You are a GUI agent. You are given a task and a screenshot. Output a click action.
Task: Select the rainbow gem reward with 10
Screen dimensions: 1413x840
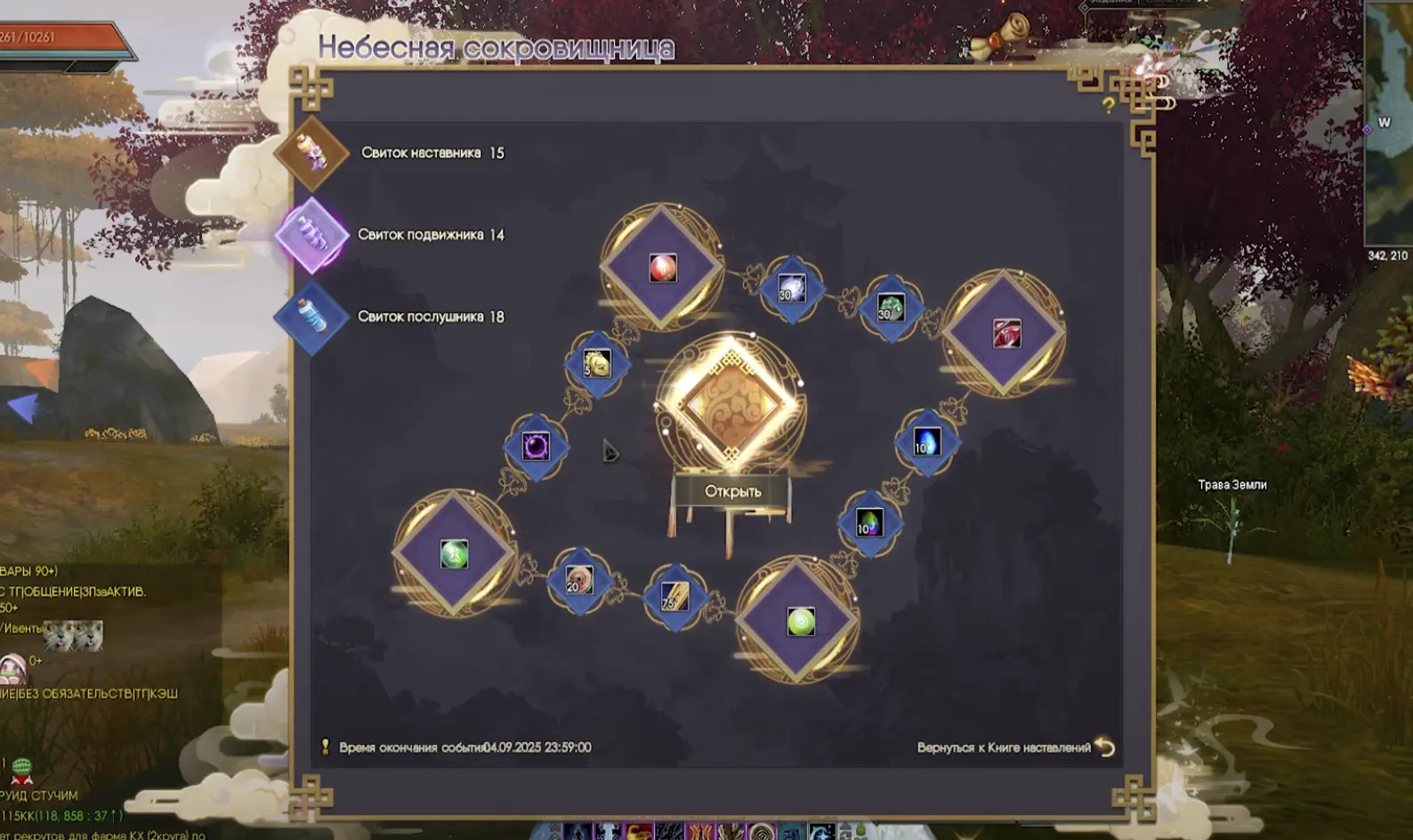click(x=869, y=523)
